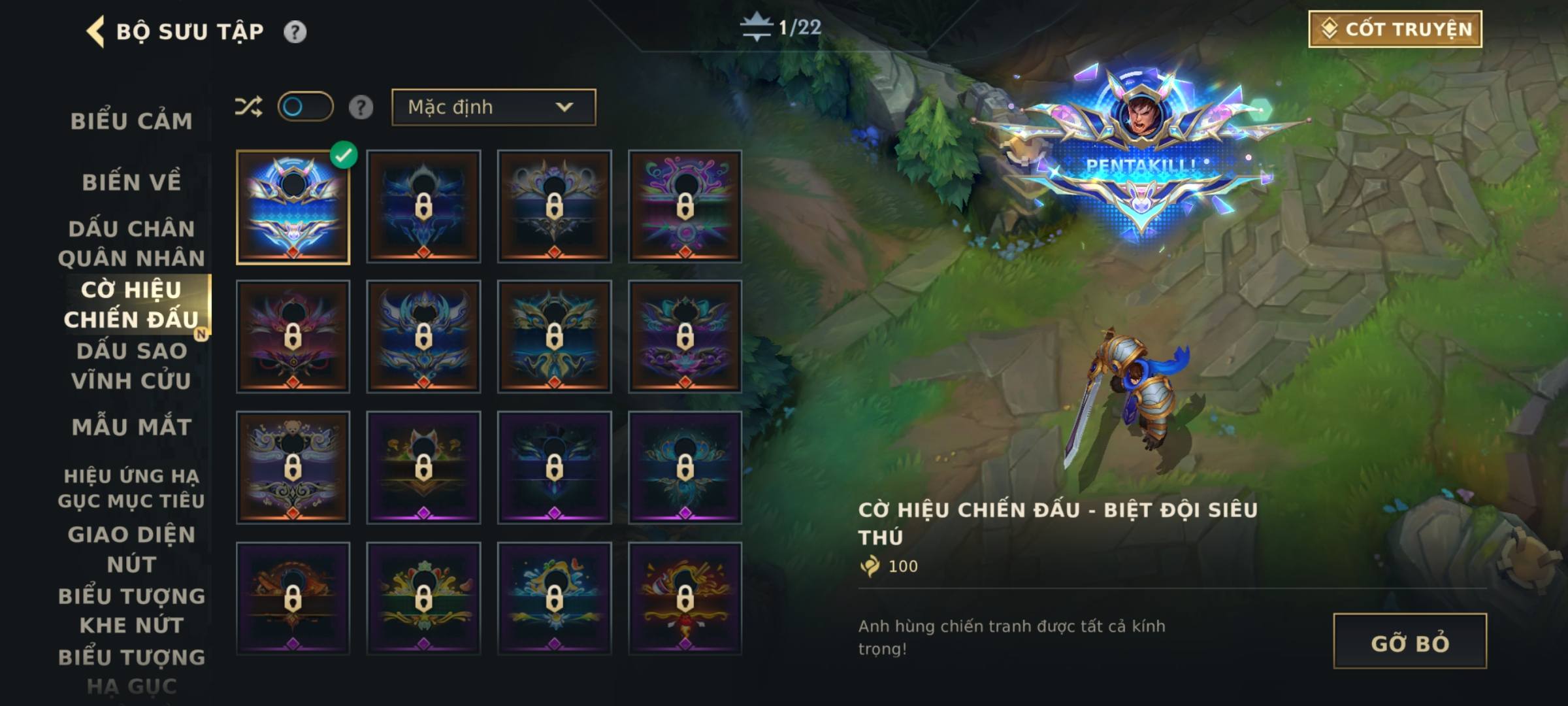The width and height of the screenshot is (1568, 706).
Task: Select the equipped blue Biệt Đội Siêu Thú banner
Action: point(293,207)
